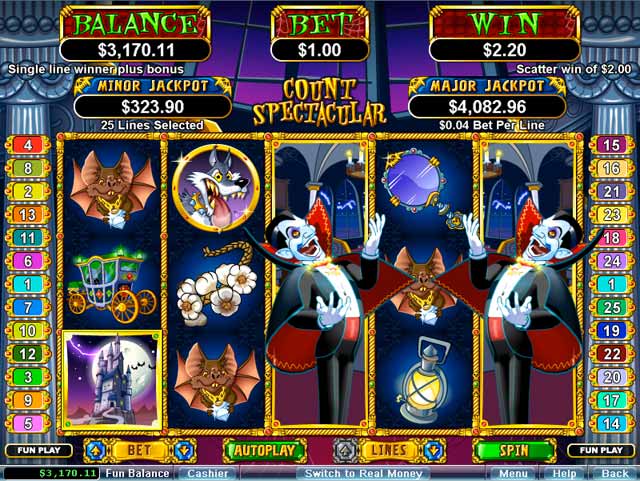Choose payline 22 marker
The width and height of the screenshot is (640, 481).
pyautogui.click(x=611, y=354)
